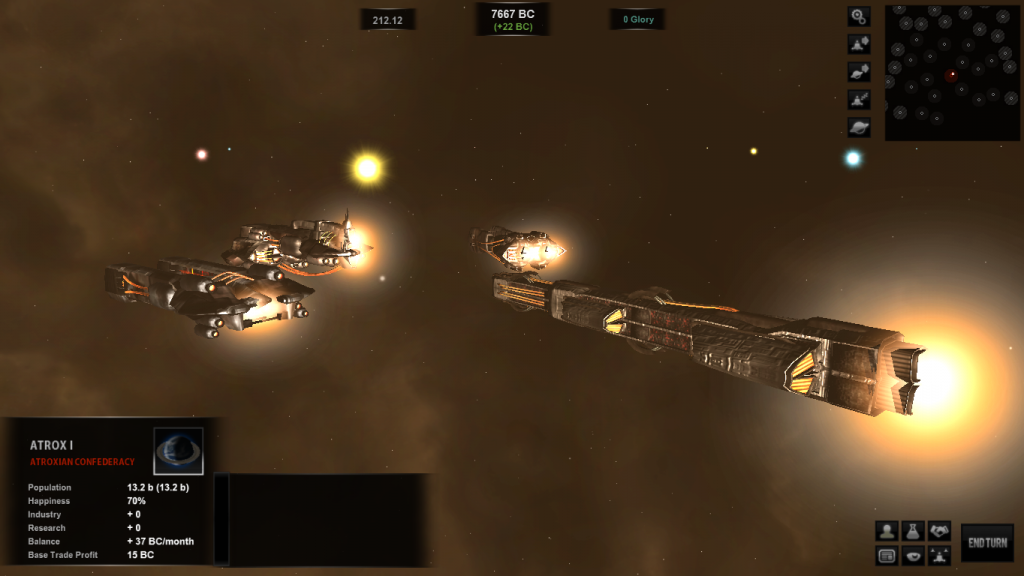The height and width of the screenshot is (576, 1024).
Task: Click the plain ringed planet icon
Action: [x=859, y=127]
